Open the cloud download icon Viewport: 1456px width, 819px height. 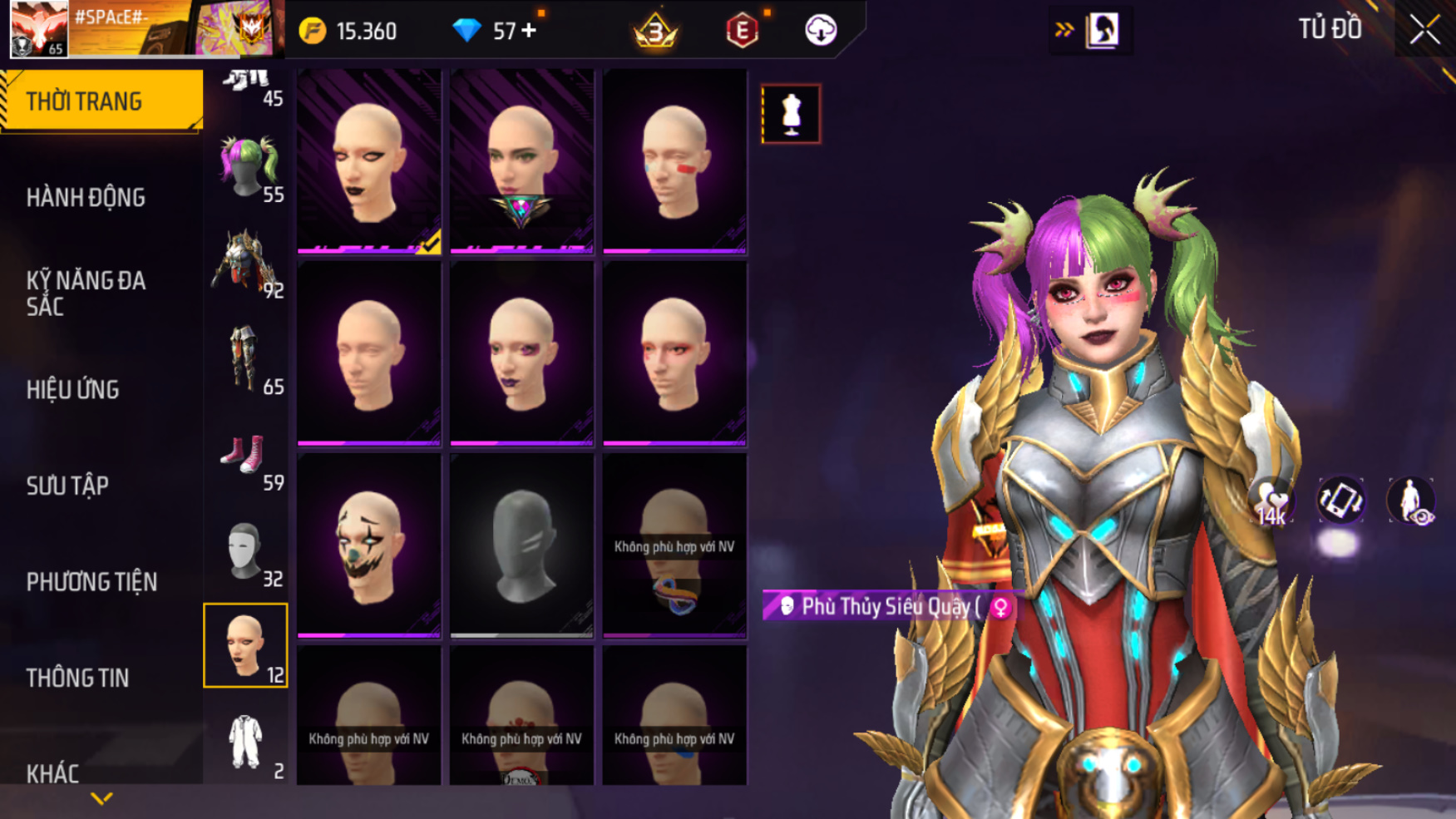(x=821, y=31)
